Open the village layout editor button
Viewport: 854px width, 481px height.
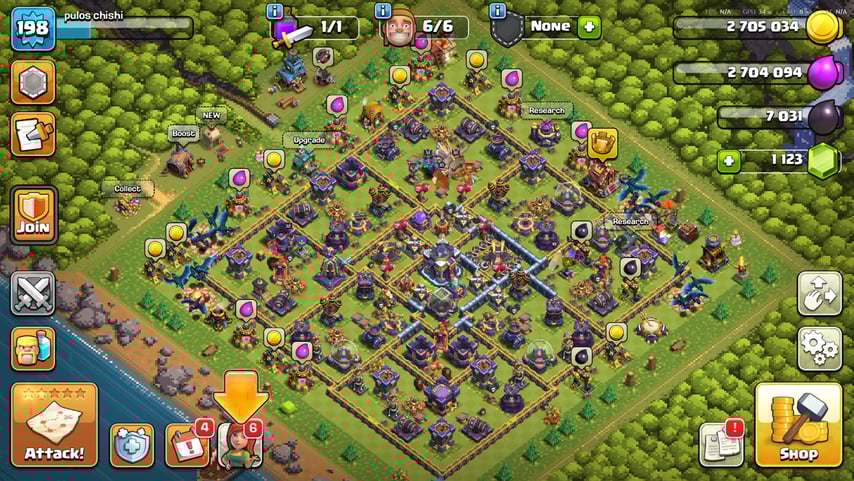[819, 293]
